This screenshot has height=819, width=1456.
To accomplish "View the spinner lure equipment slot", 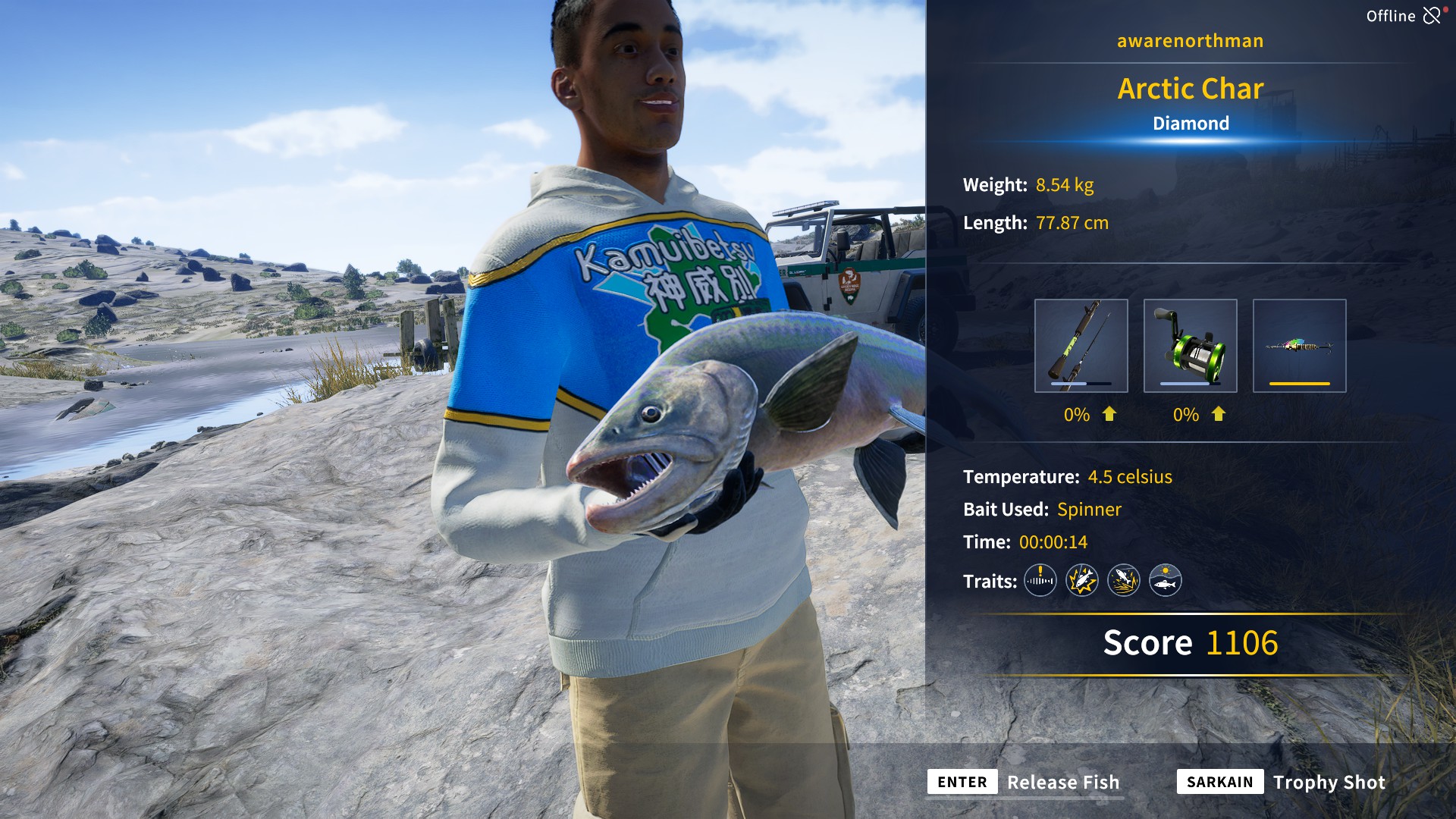I will tap(1299, 346).
